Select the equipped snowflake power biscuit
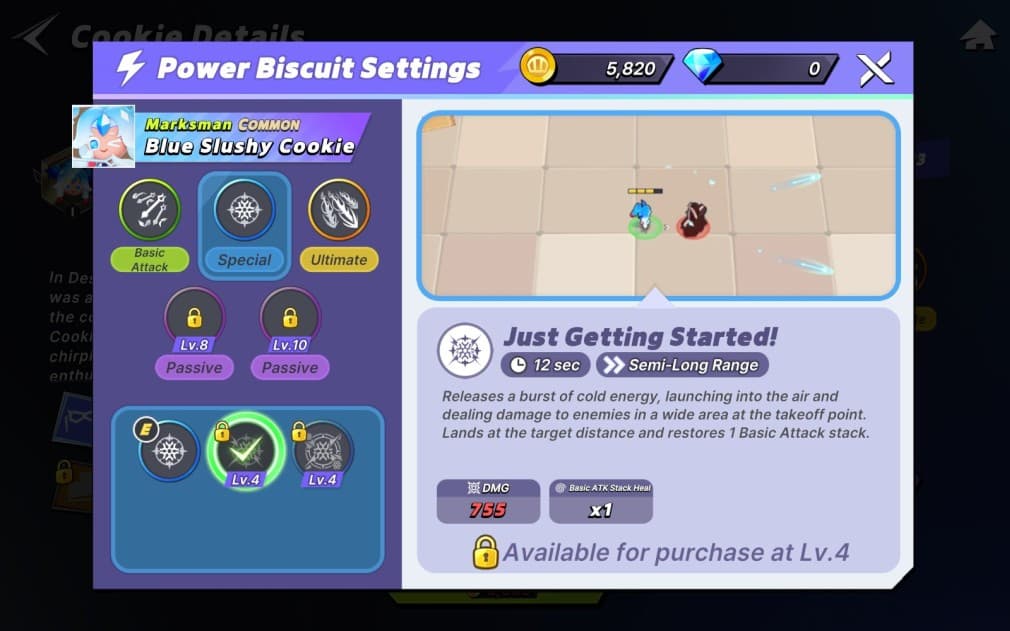The height and width of the screenshot is (631, 1010). click(x=169, y=451)
